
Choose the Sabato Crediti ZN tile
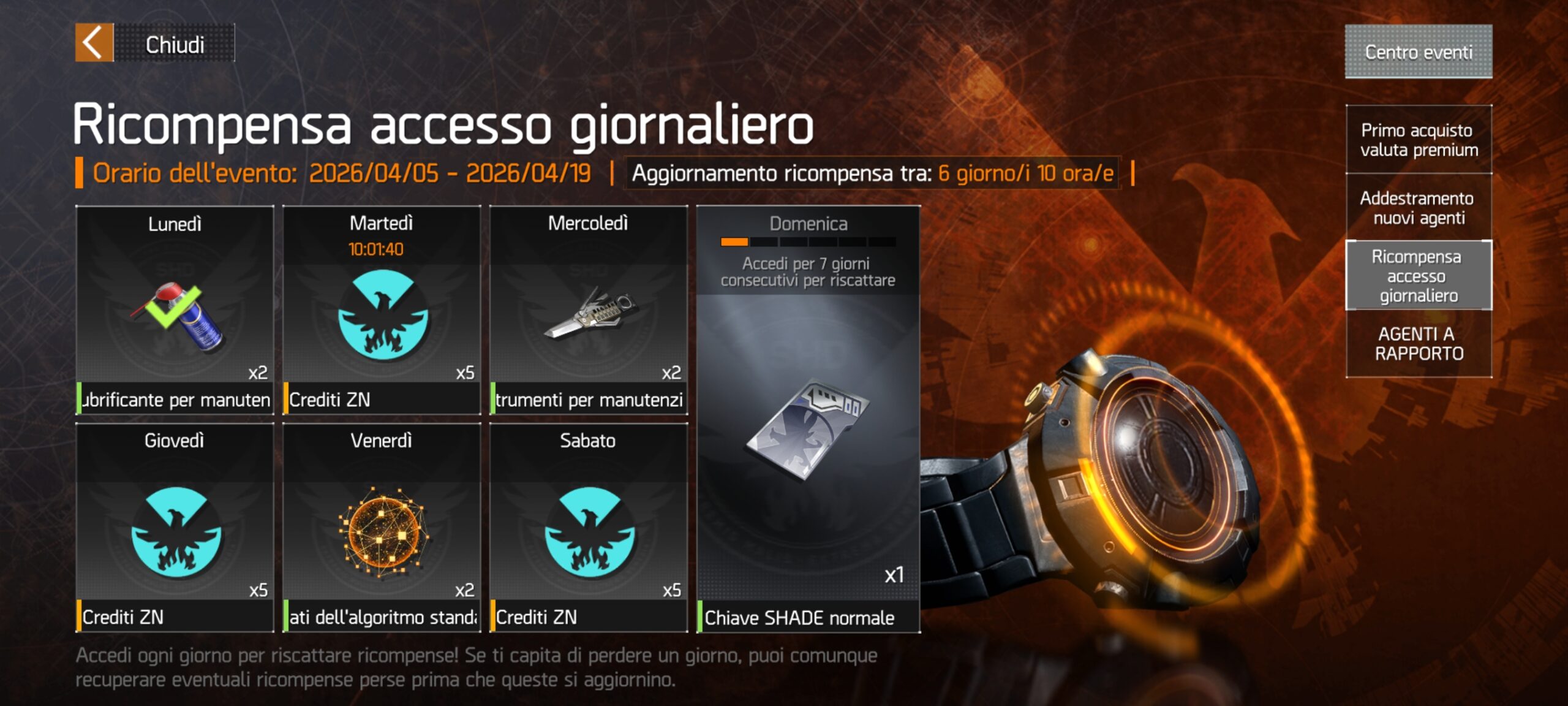(589, 527)
